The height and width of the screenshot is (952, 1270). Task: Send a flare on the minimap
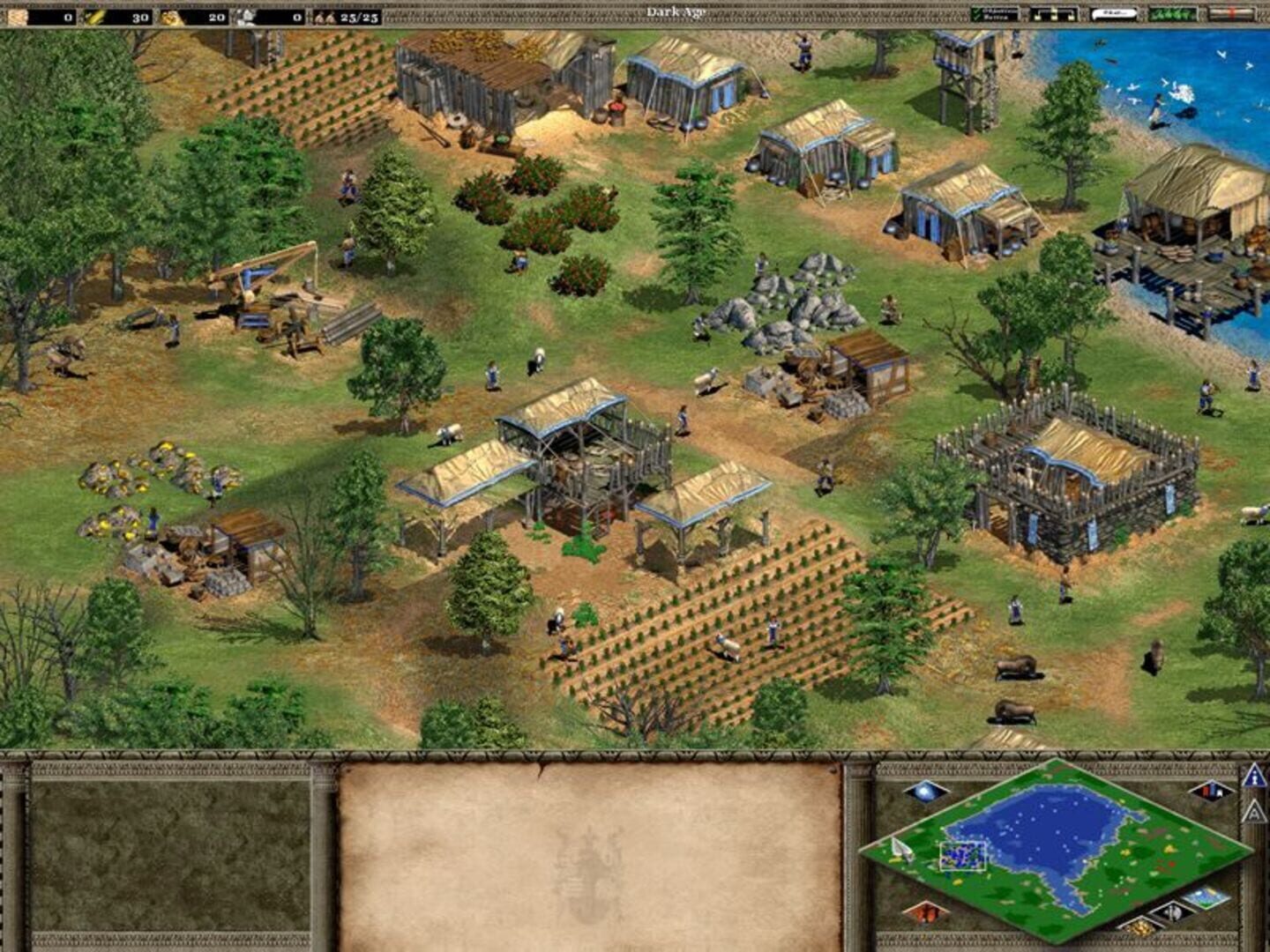[925, 792]
